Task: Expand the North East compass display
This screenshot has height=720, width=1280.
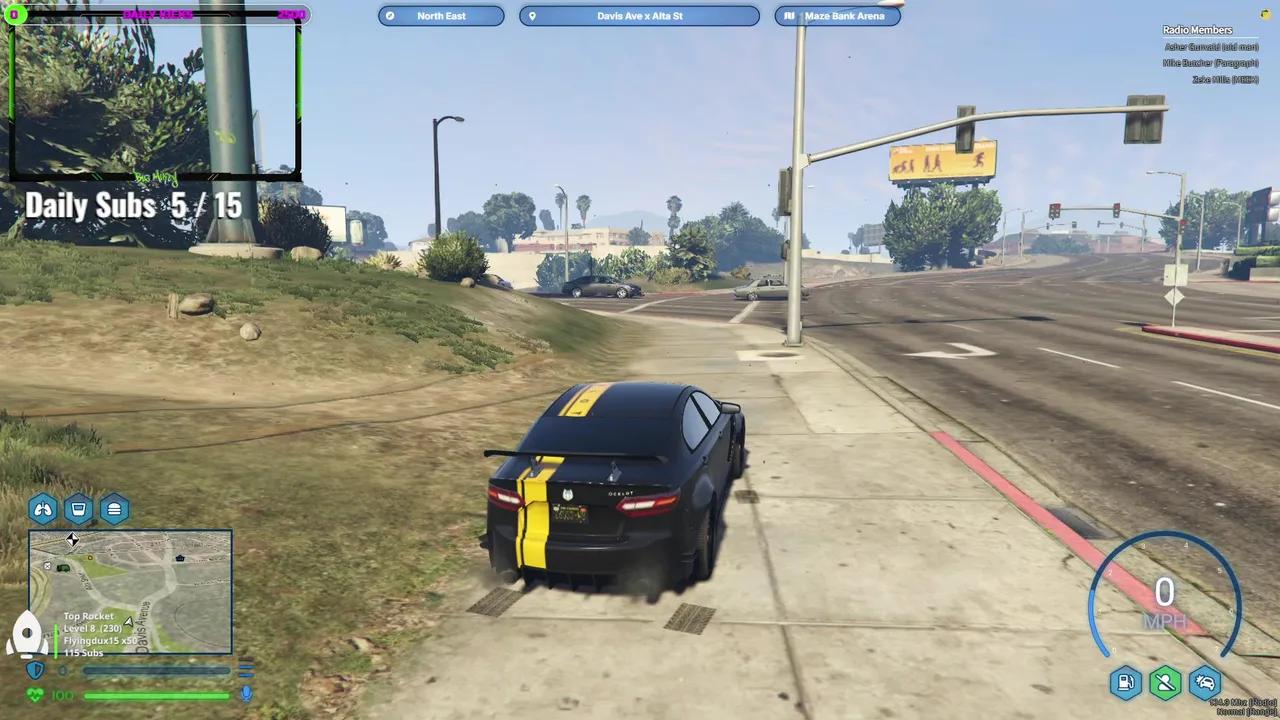Action: [441, 15]
